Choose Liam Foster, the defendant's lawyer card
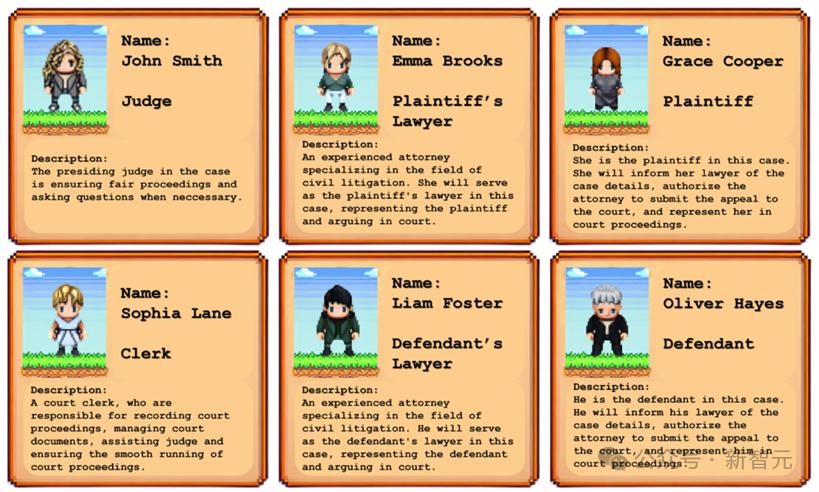The height and width of the screenshot is (492, 819). click(x=410, y=370)
